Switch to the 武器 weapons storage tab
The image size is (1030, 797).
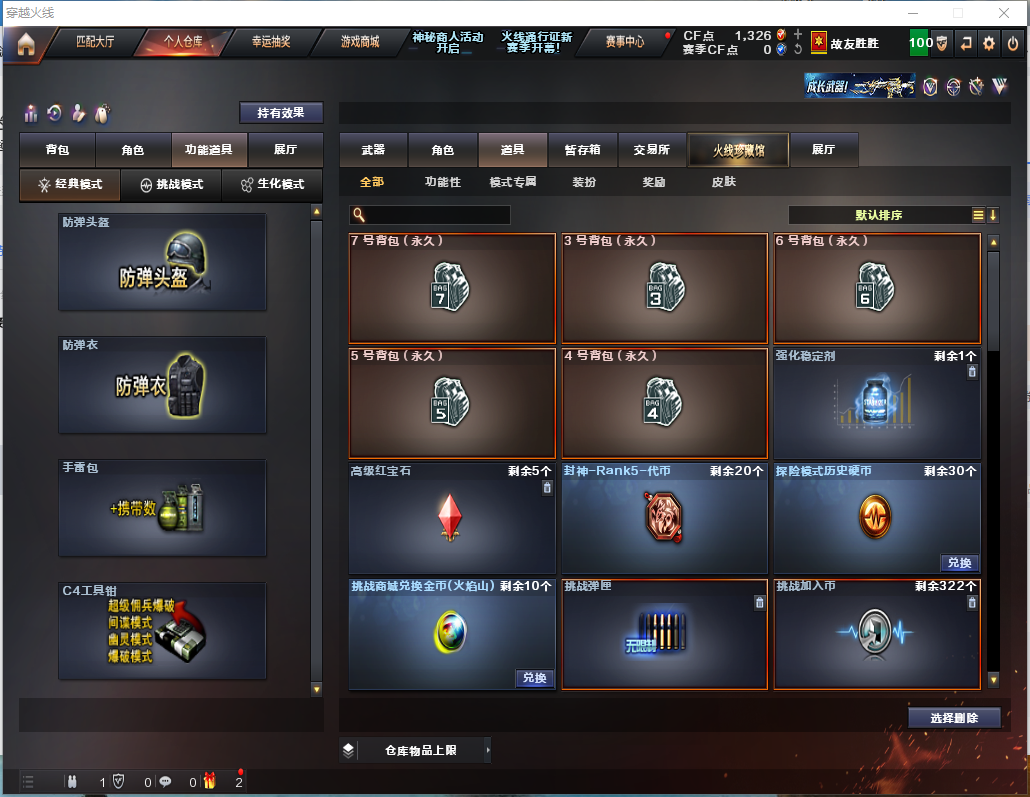pos(373,150)
